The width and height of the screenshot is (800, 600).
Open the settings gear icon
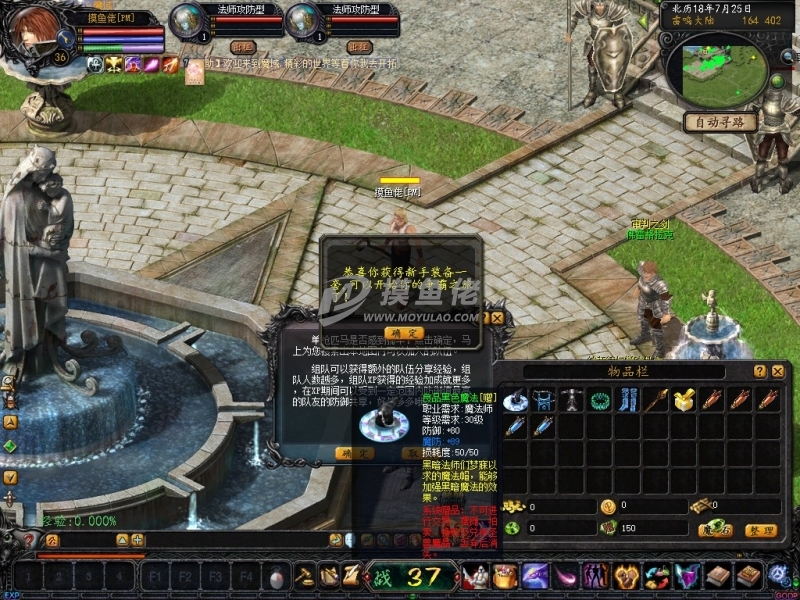point(778,576)
